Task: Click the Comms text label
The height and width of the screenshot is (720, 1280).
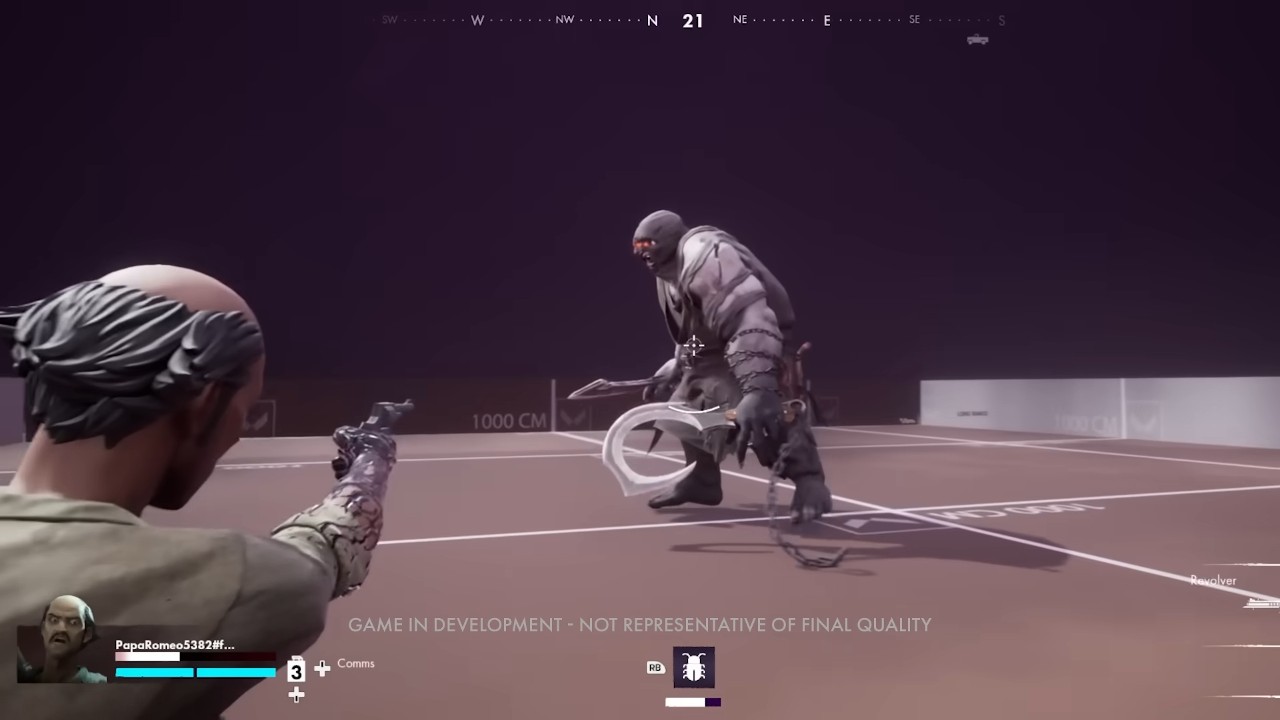Action: (x=356, y=663)
